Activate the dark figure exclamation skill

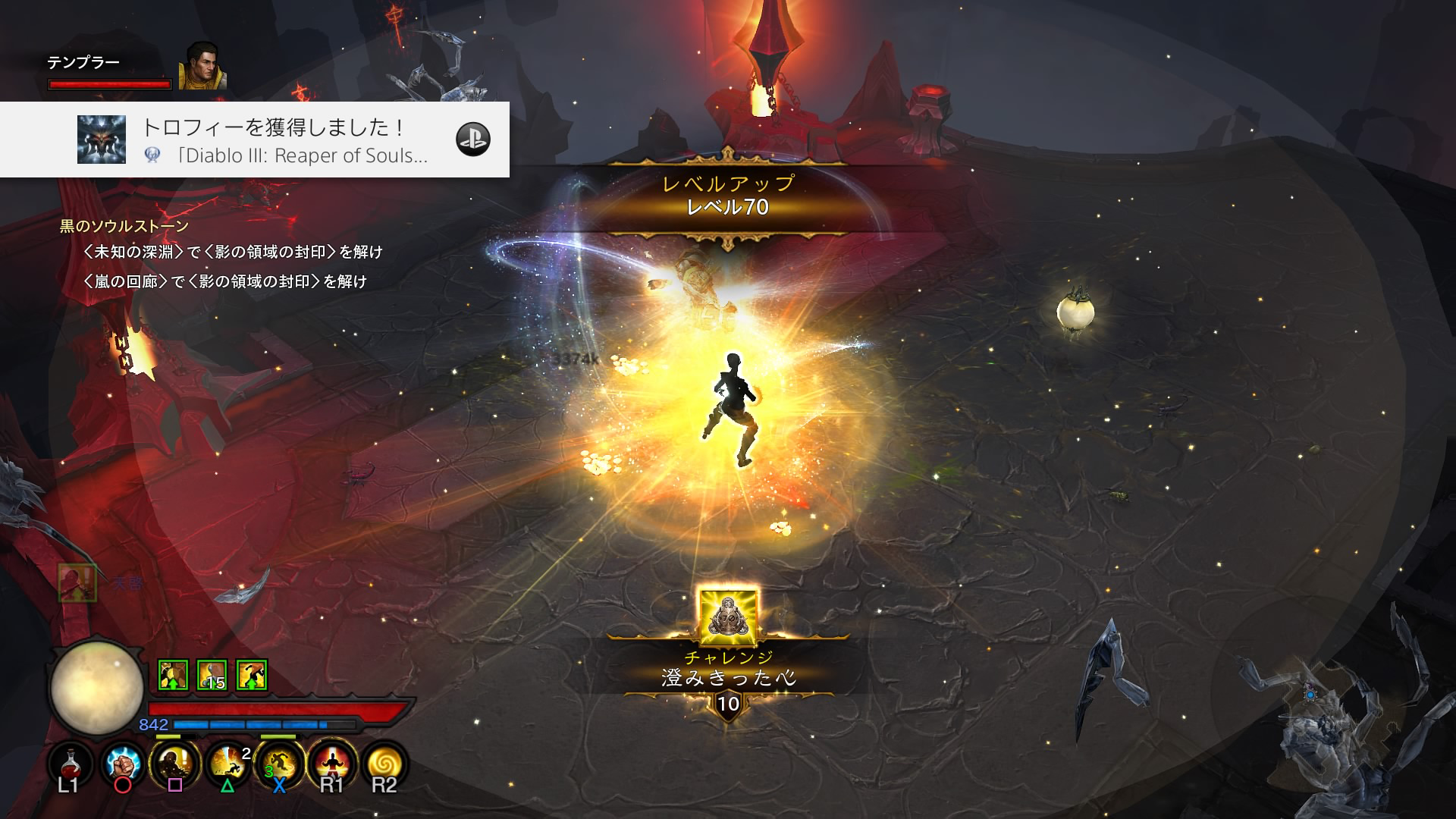[174, 764]
